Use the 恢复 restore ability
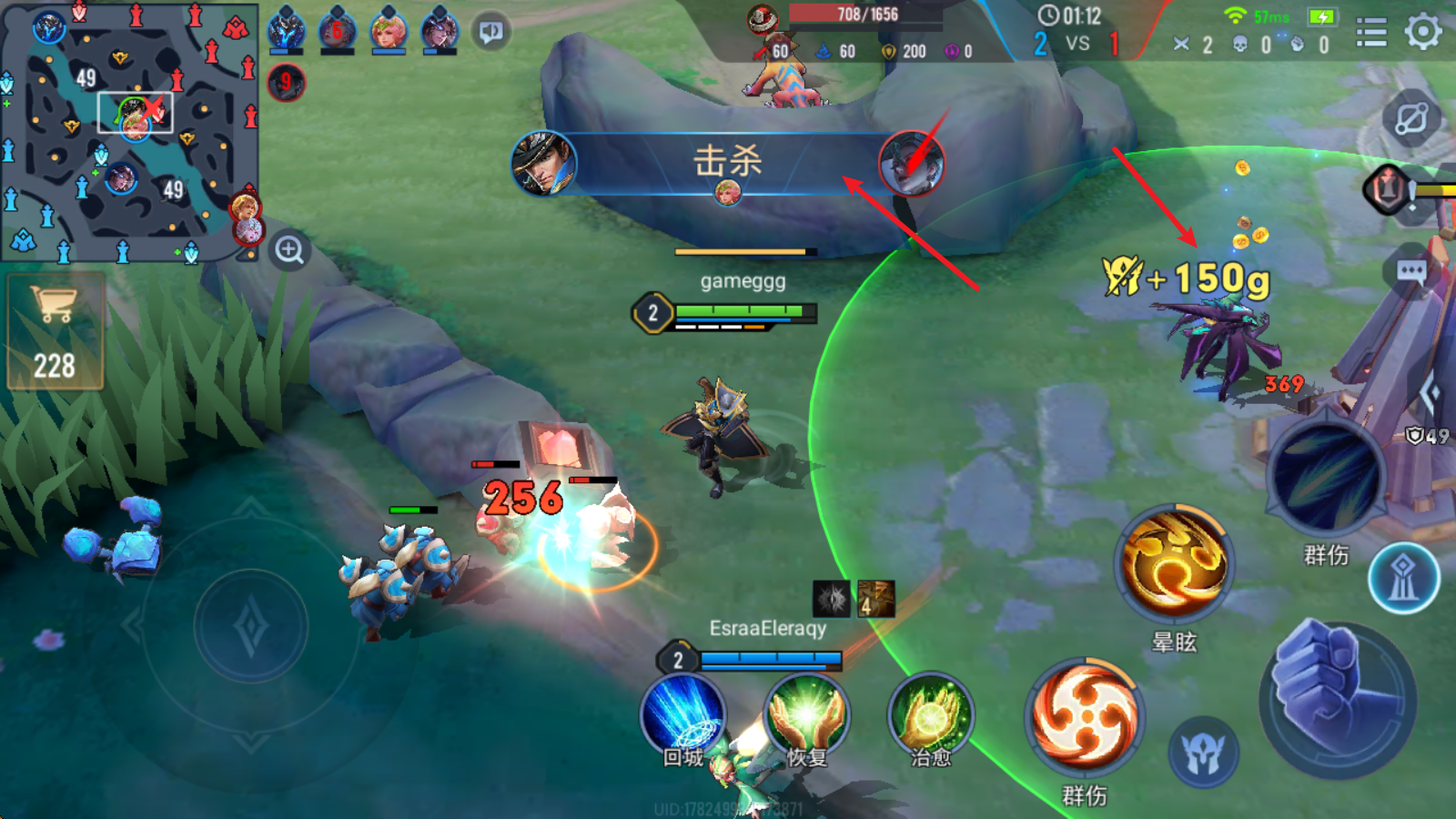 [806, 716]
